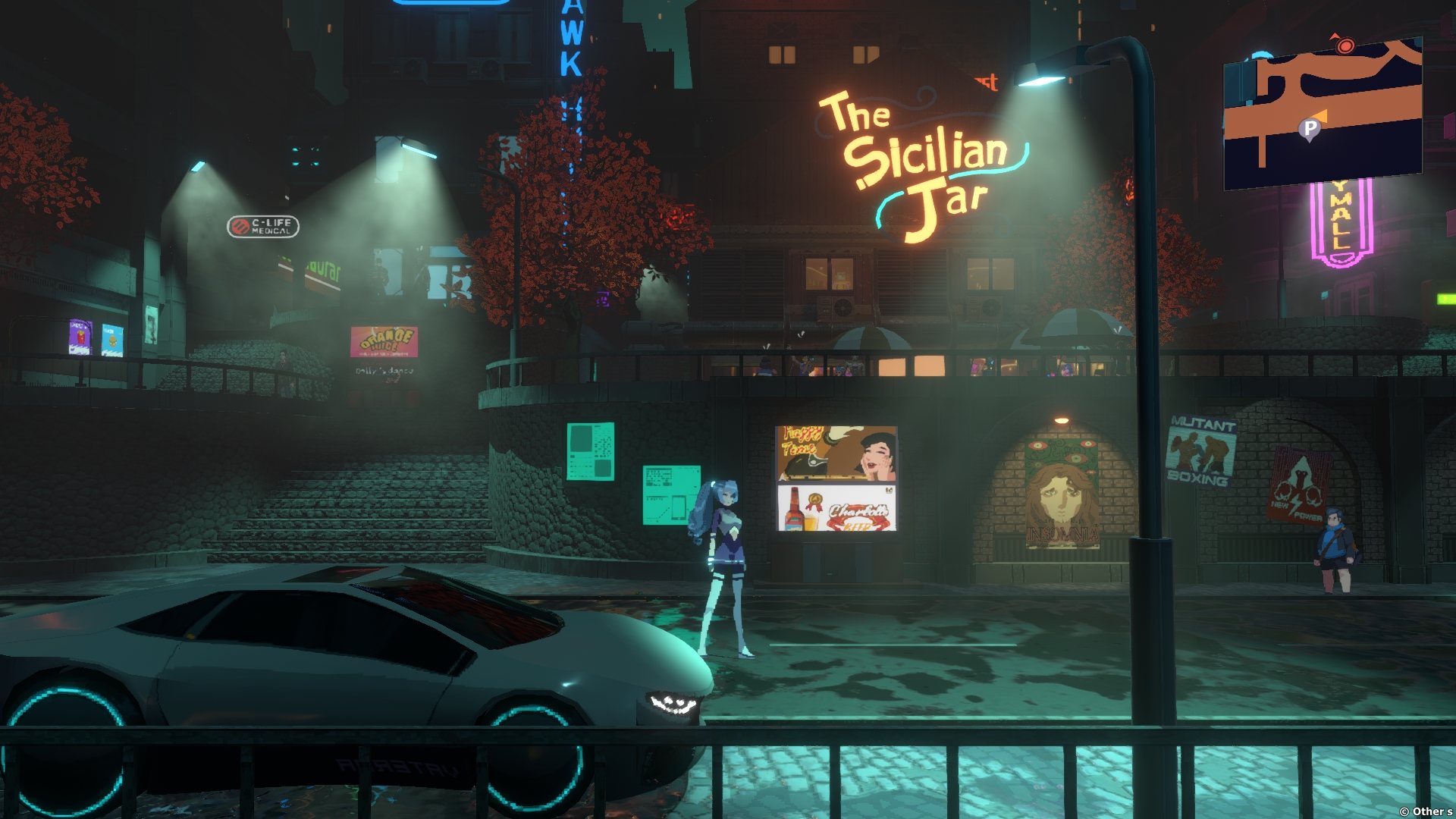The width and height of the screenshot is (1456, 819).
Task: Open the minimap panel
Action: point(1323,114)
